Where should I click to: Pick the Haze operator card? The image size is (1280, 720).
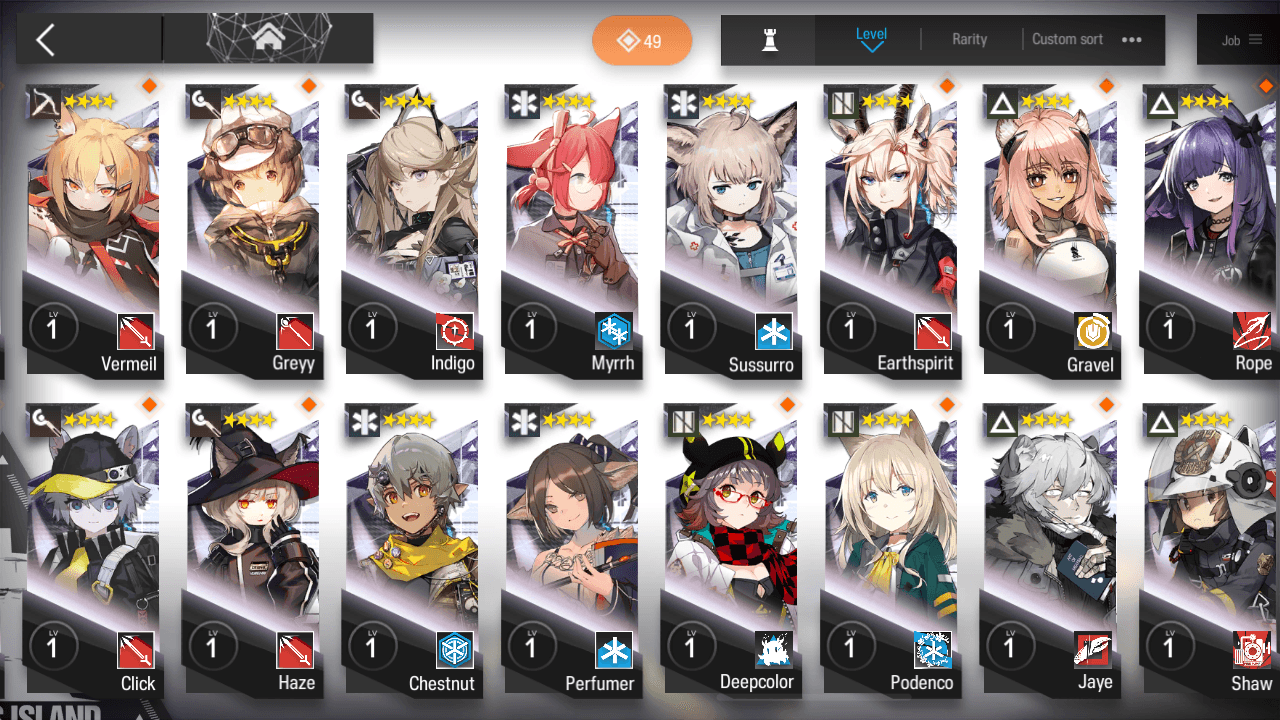[252, 550]
